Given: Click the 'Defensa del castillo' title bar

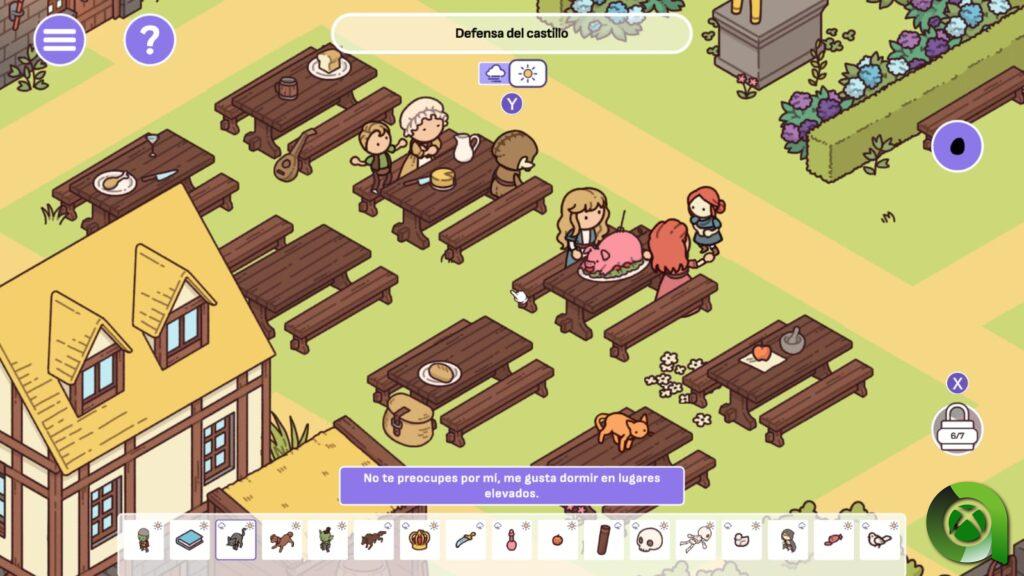Looking at the screenshot, I should click(511, 33).
